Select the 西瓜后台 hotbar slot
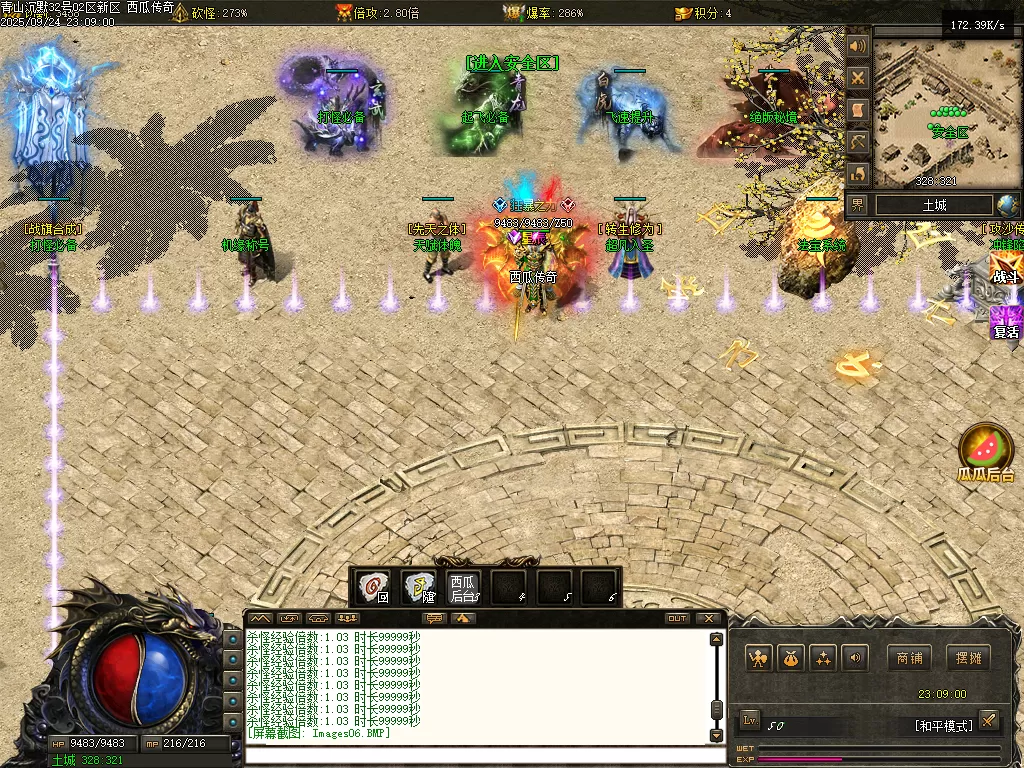The width and height of the screenshot is (1024, 768). click(x=463, y=587)
